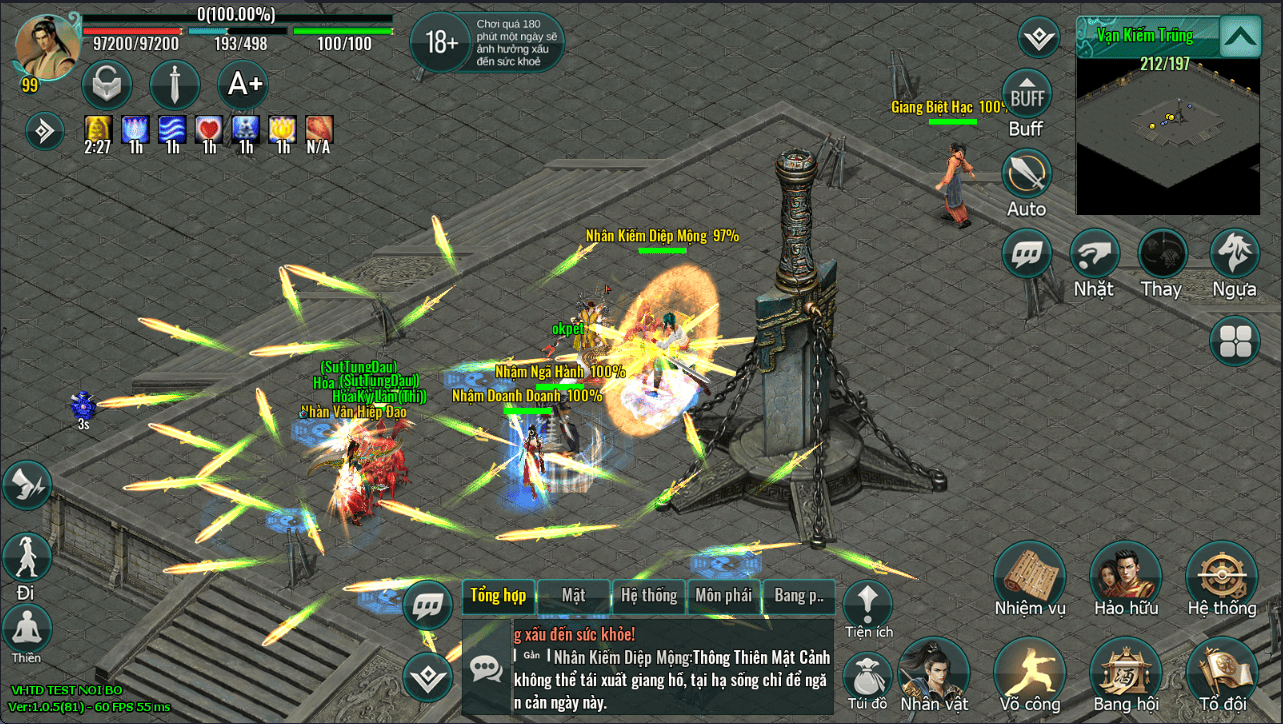Open the Bang hội guild menu

[1125, 671]
